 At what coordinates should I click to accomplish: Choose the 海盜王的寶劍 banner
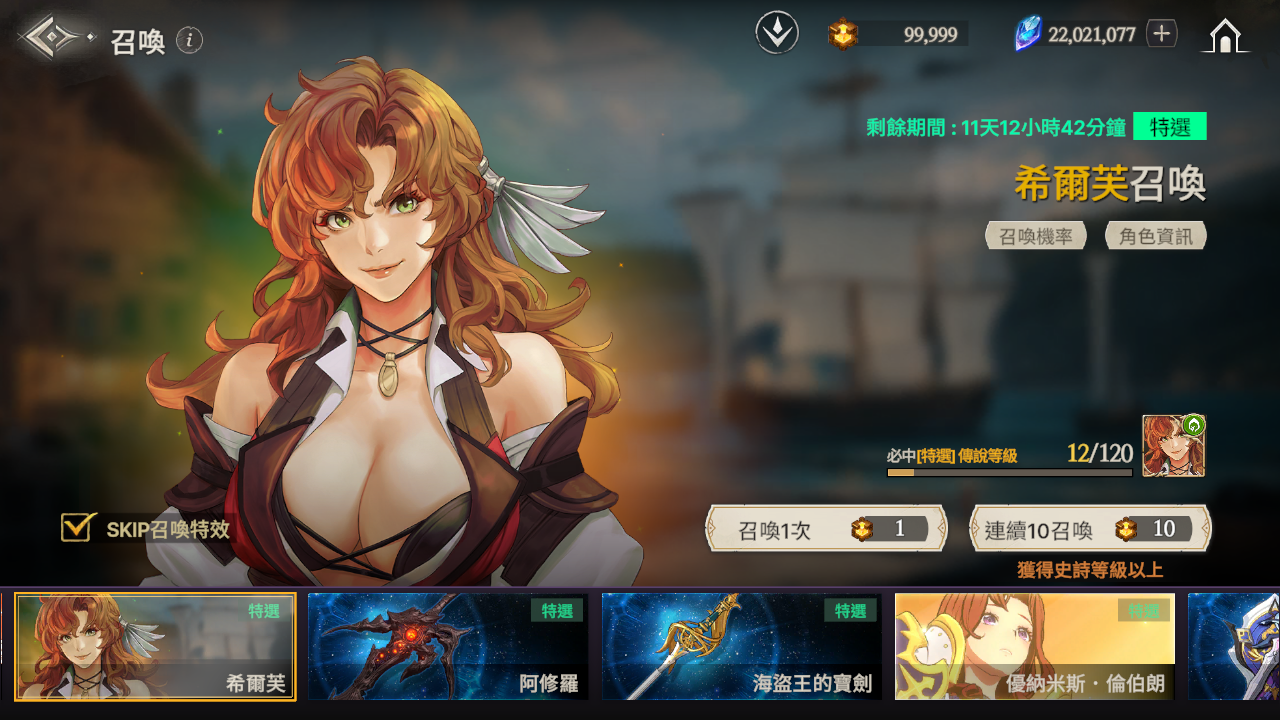point(741,647)
